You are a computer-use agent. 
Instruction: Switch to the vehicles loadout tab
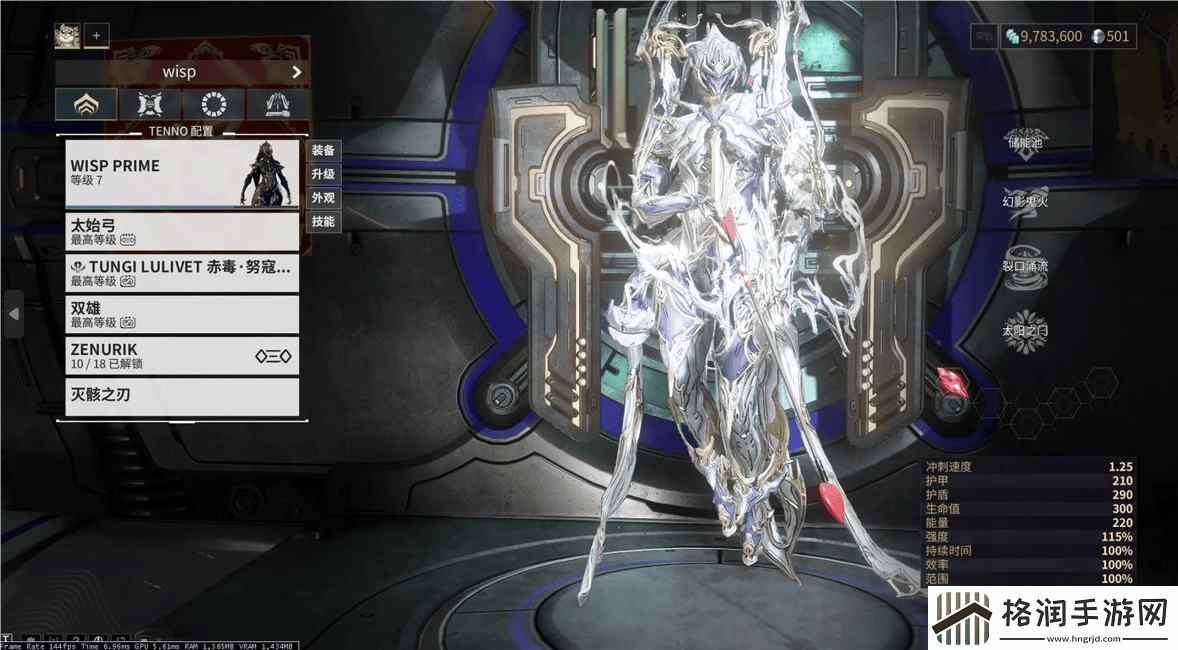point(277,104)
